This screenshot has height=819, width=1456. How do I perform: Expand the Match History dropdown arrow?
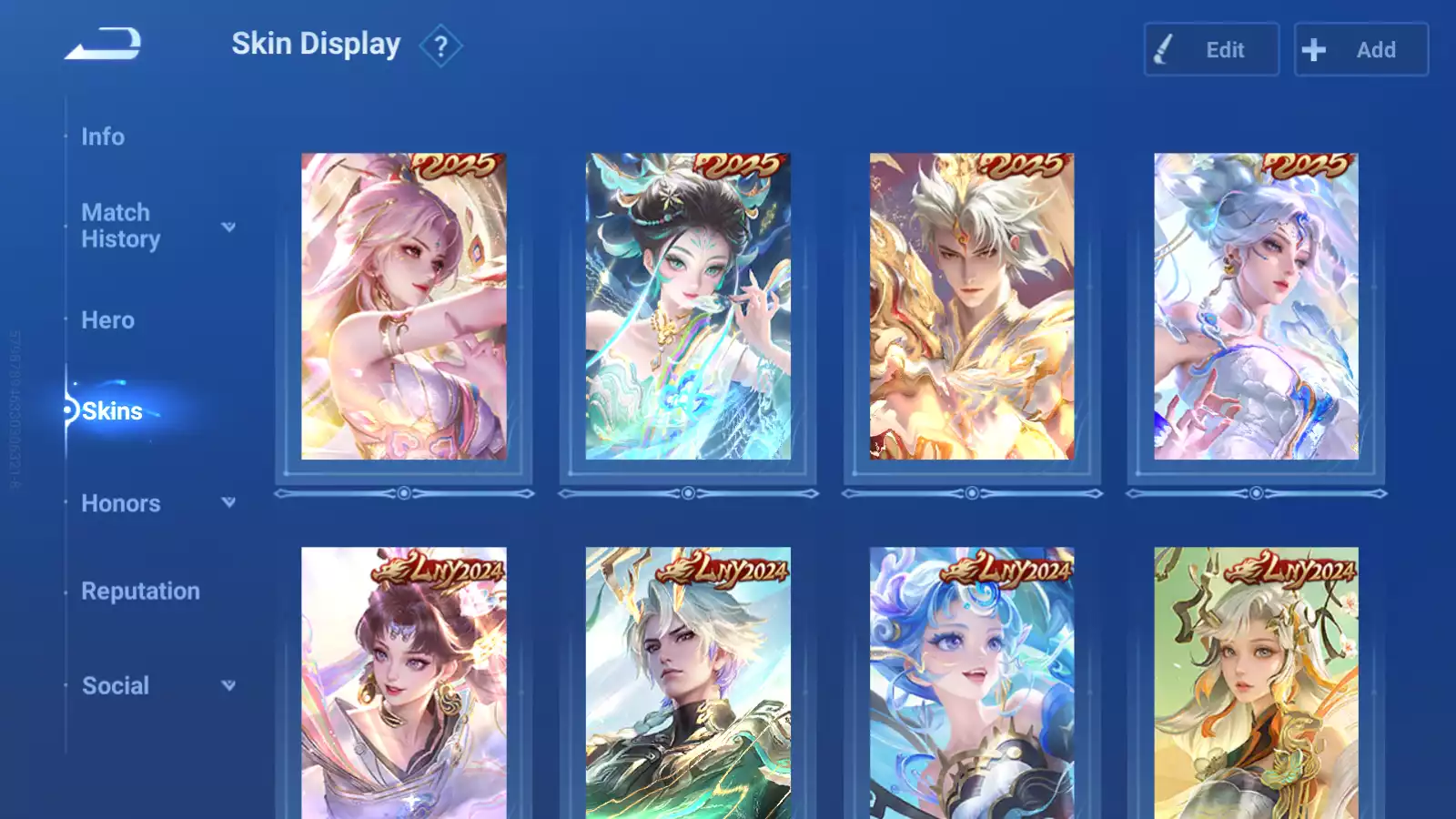click(228, 227)
